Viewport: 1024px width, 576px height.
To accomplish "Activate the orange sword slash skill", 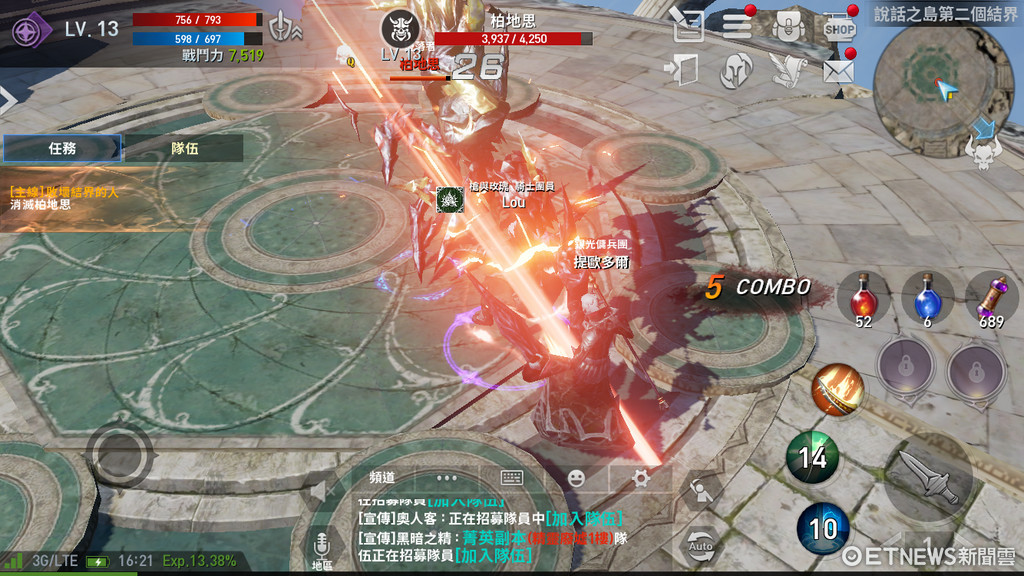I will click(837, 389).
